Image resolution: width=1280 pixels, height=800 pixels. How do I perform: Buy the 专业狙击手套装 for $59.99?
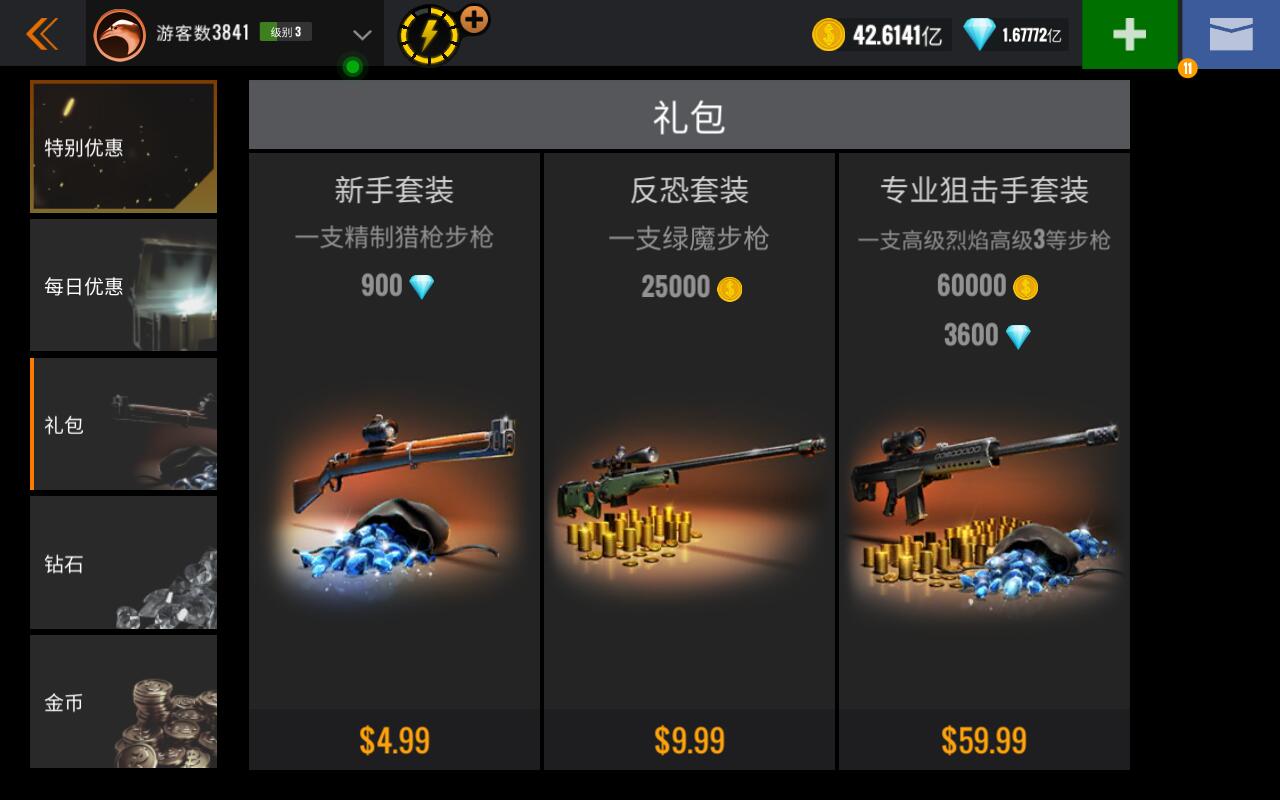click(984, 740)
